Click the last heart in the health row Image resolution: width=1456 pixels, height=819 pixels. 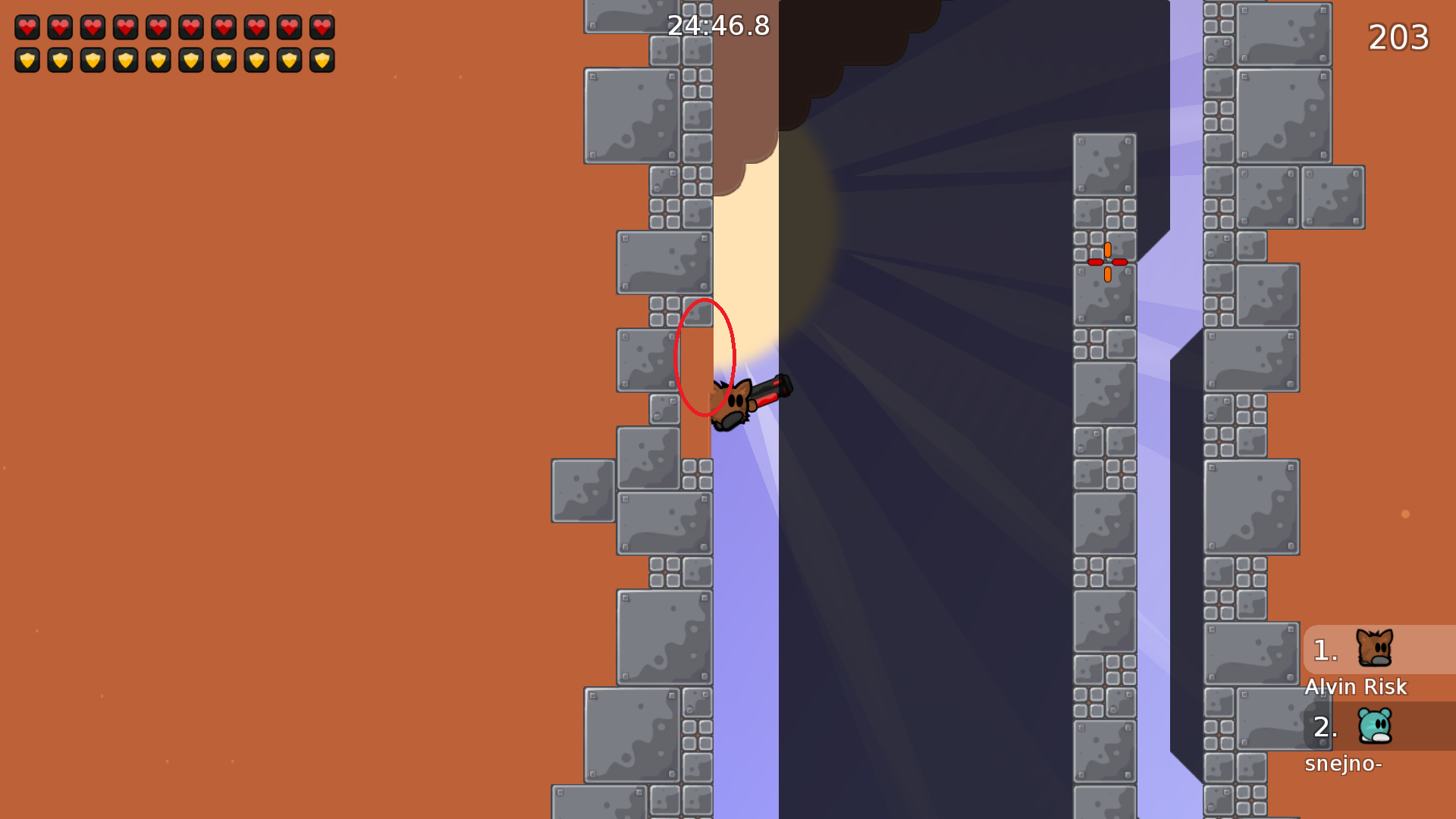[x=321, y=28]
